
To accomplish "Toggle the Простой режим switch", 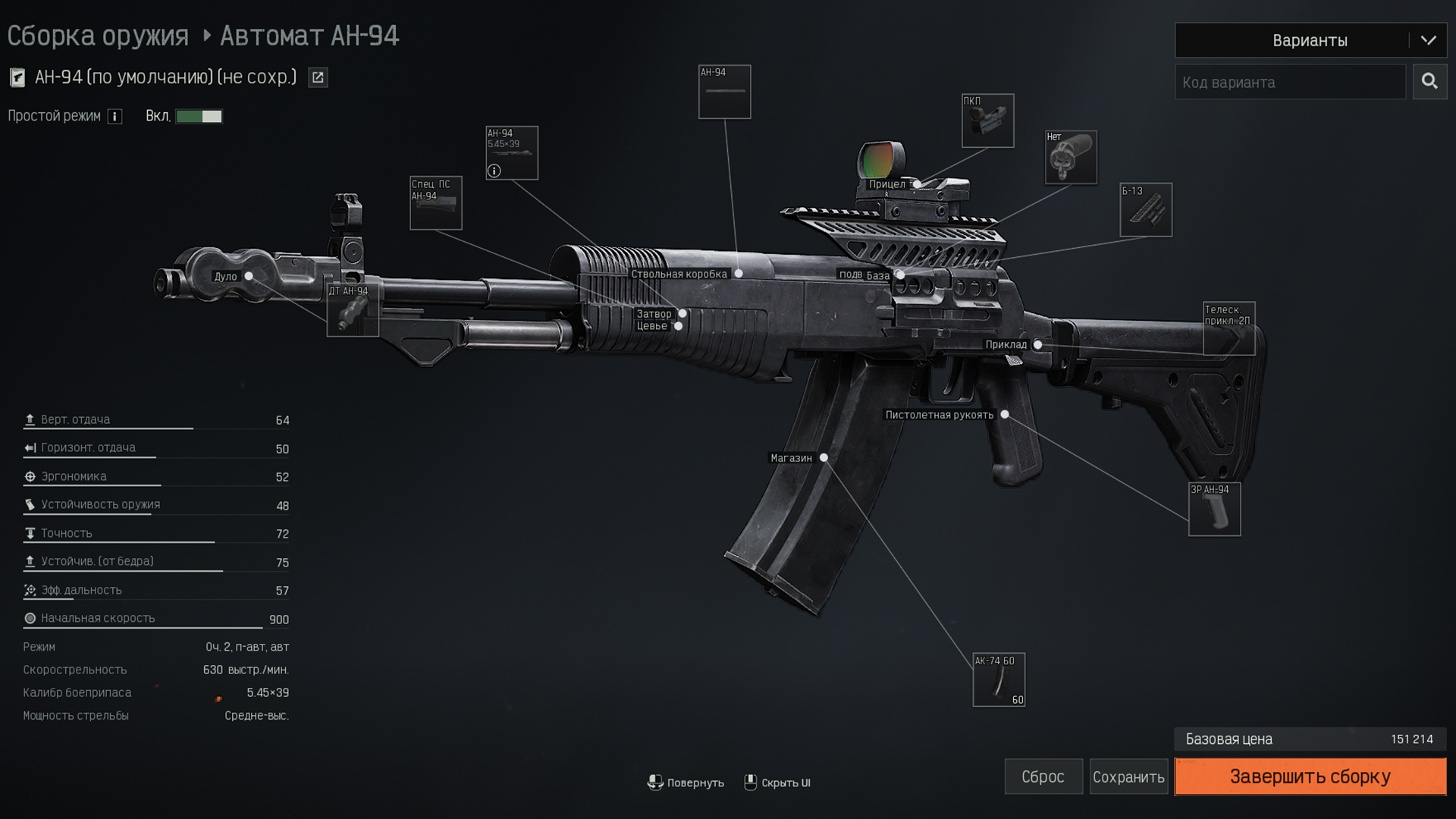I will (x=199, y=116).
